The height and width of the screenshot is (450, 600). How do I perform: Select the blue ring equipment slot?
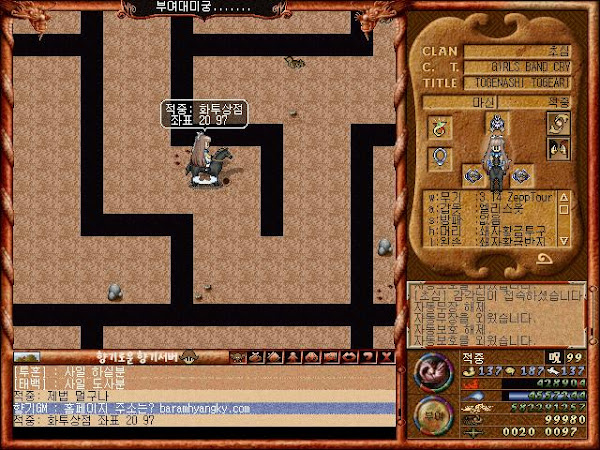point(438,157)
